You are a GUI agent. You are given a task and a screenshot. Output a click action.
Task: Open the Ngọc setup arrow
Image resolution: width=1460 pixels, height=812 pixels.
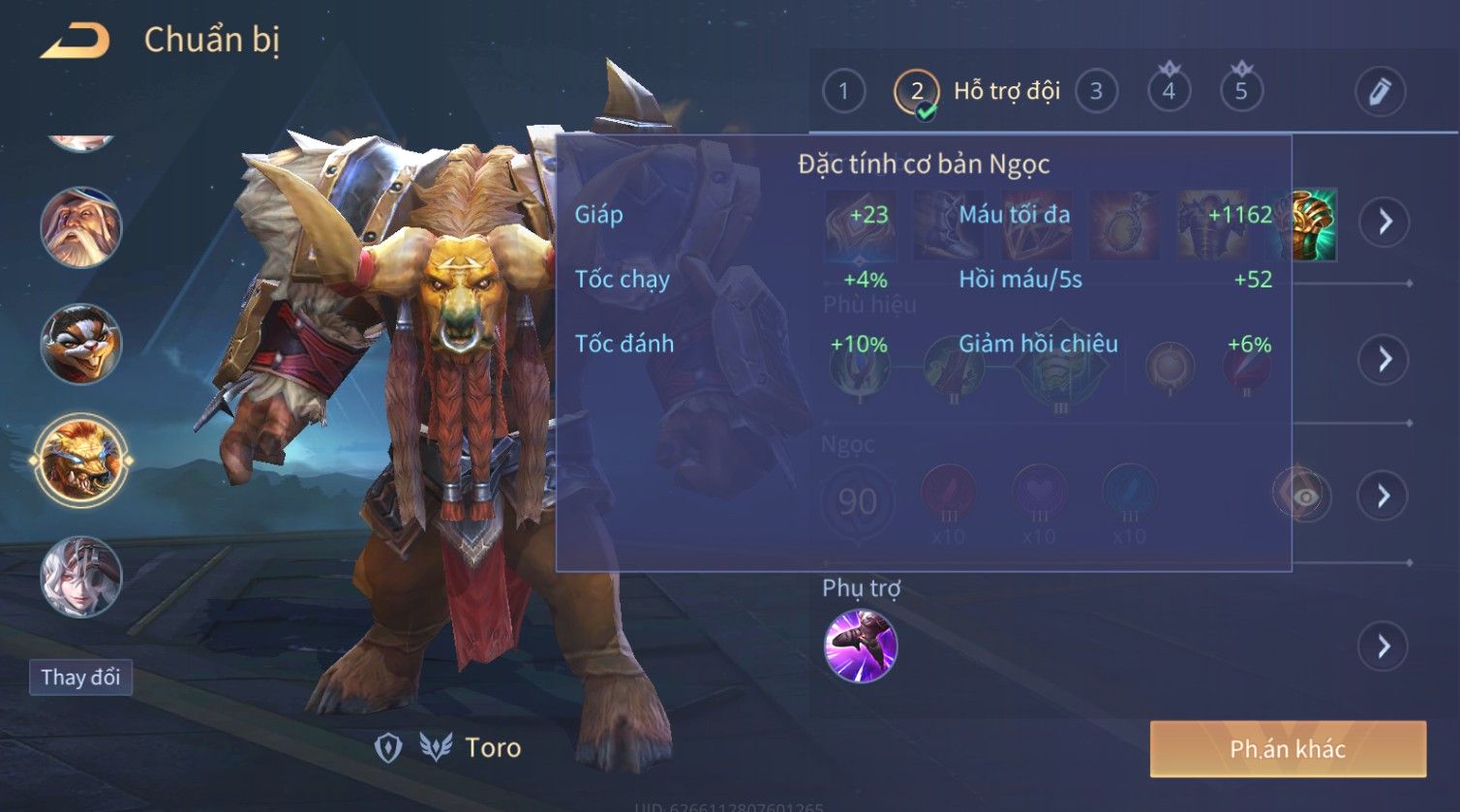point(1384,496)
